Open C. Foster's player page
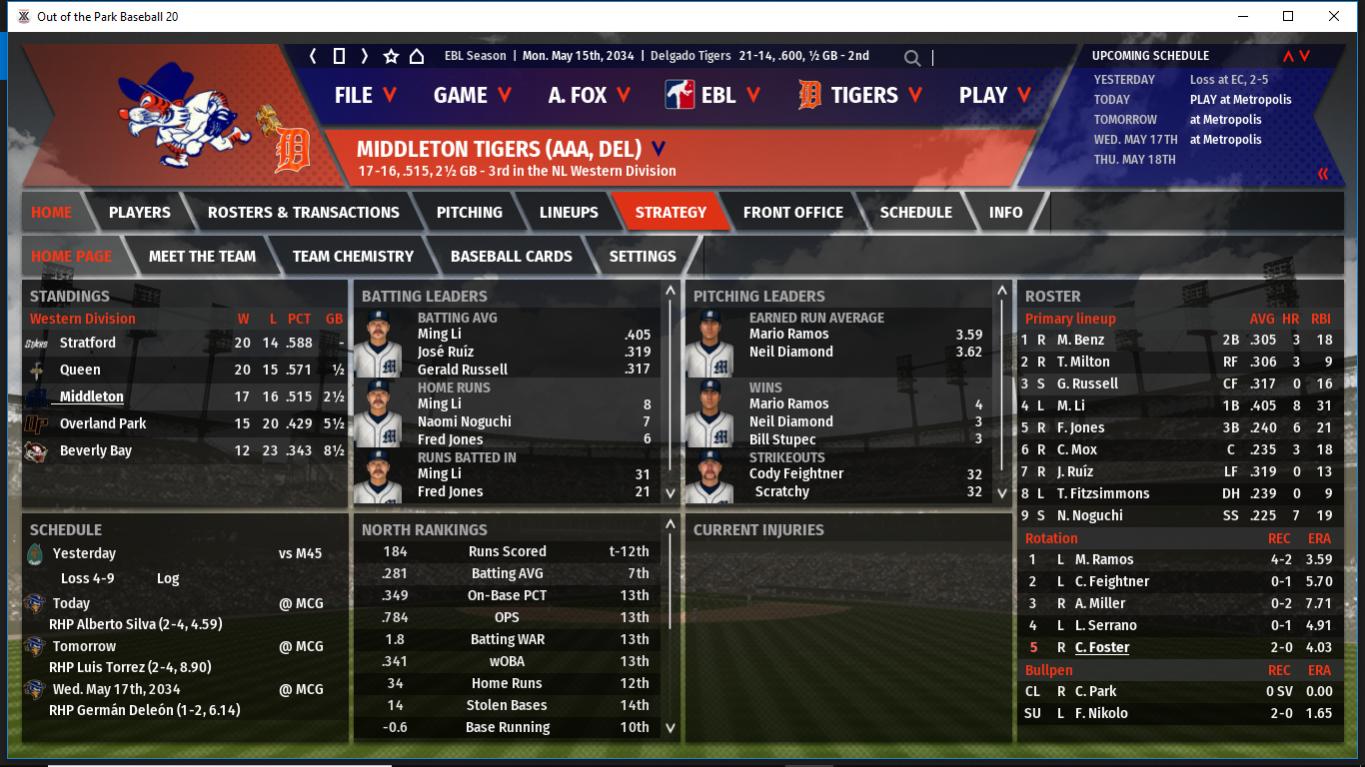Viewport: 1365px width, 767px height. [x=1102, y=647]
